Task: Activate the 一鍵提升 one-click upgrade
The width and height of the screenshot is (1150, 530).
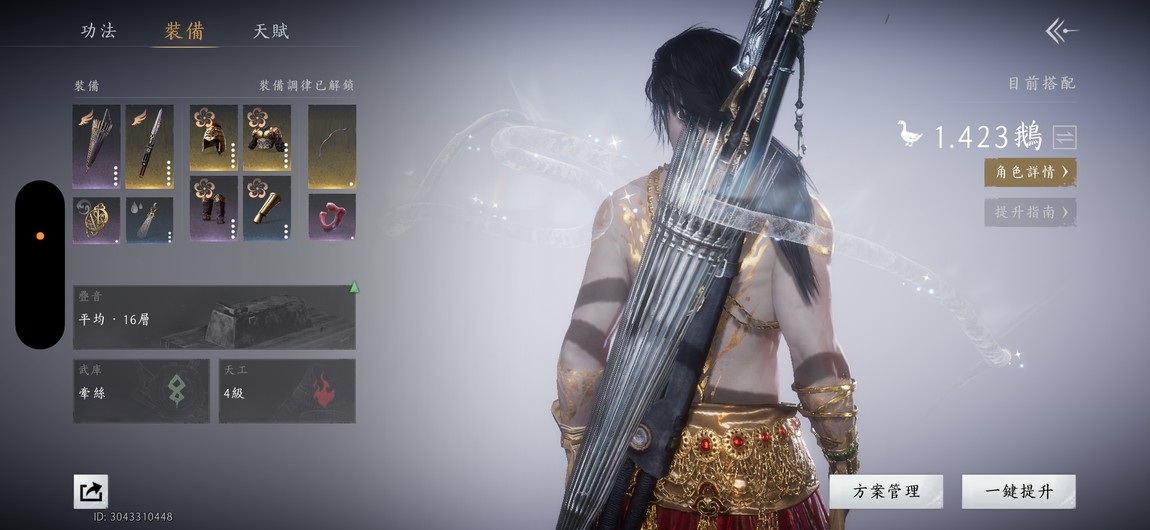Action: tap(1018, 491)
